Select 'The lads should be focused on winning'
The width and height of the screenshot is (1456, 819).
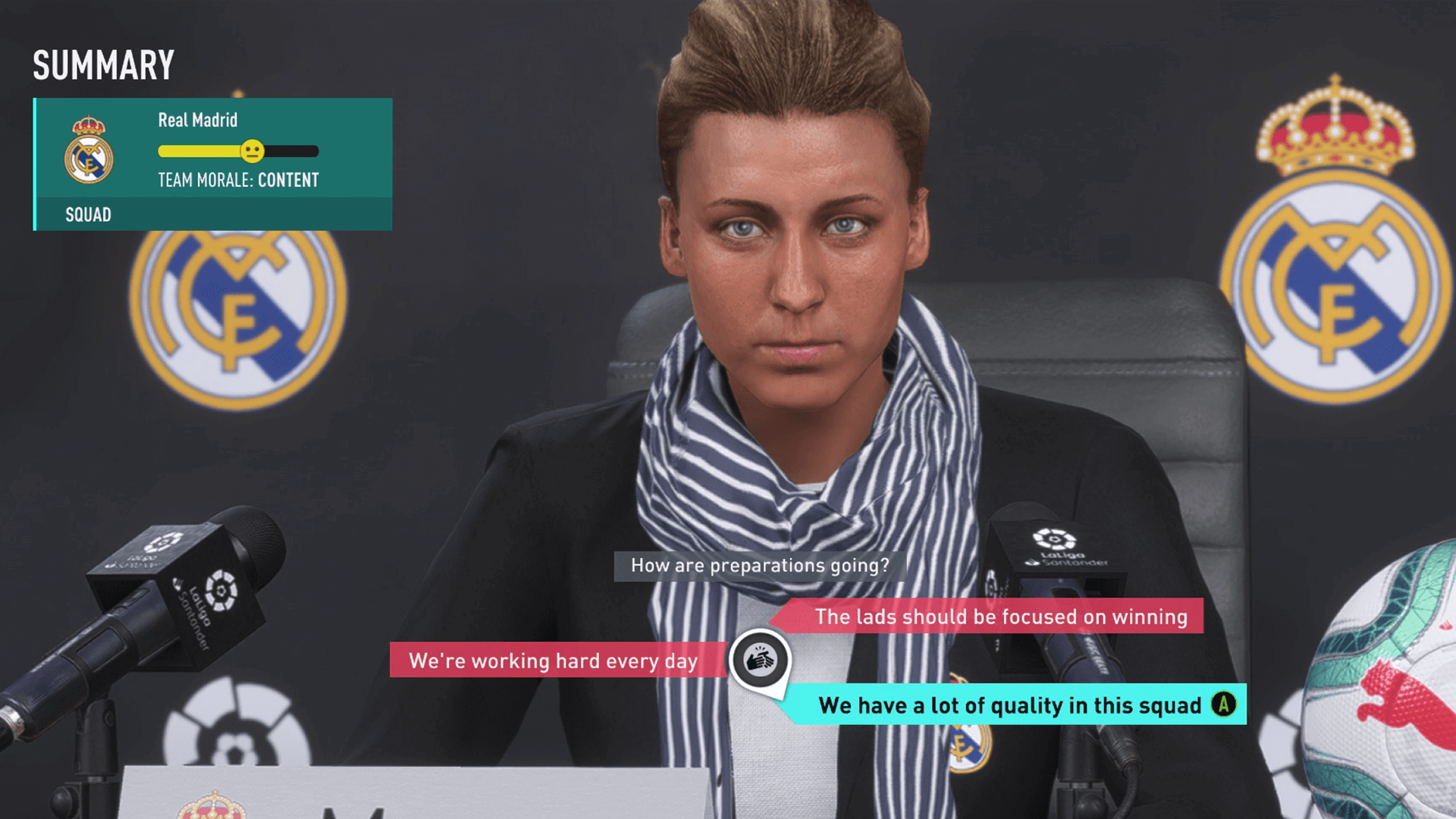pos(999,617)
